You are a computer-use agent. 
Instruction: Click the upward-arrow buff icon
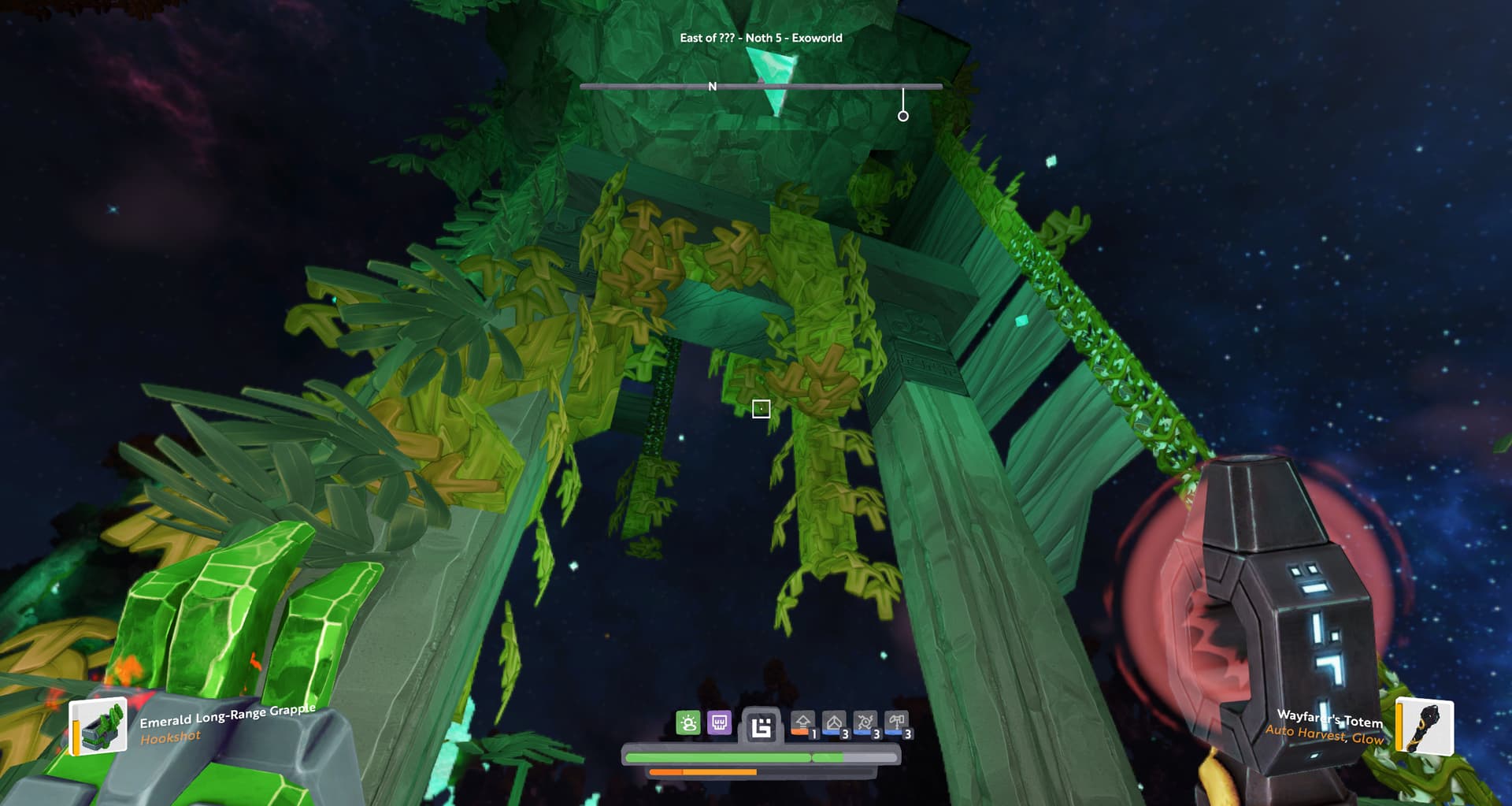click(x=802, y=723)
